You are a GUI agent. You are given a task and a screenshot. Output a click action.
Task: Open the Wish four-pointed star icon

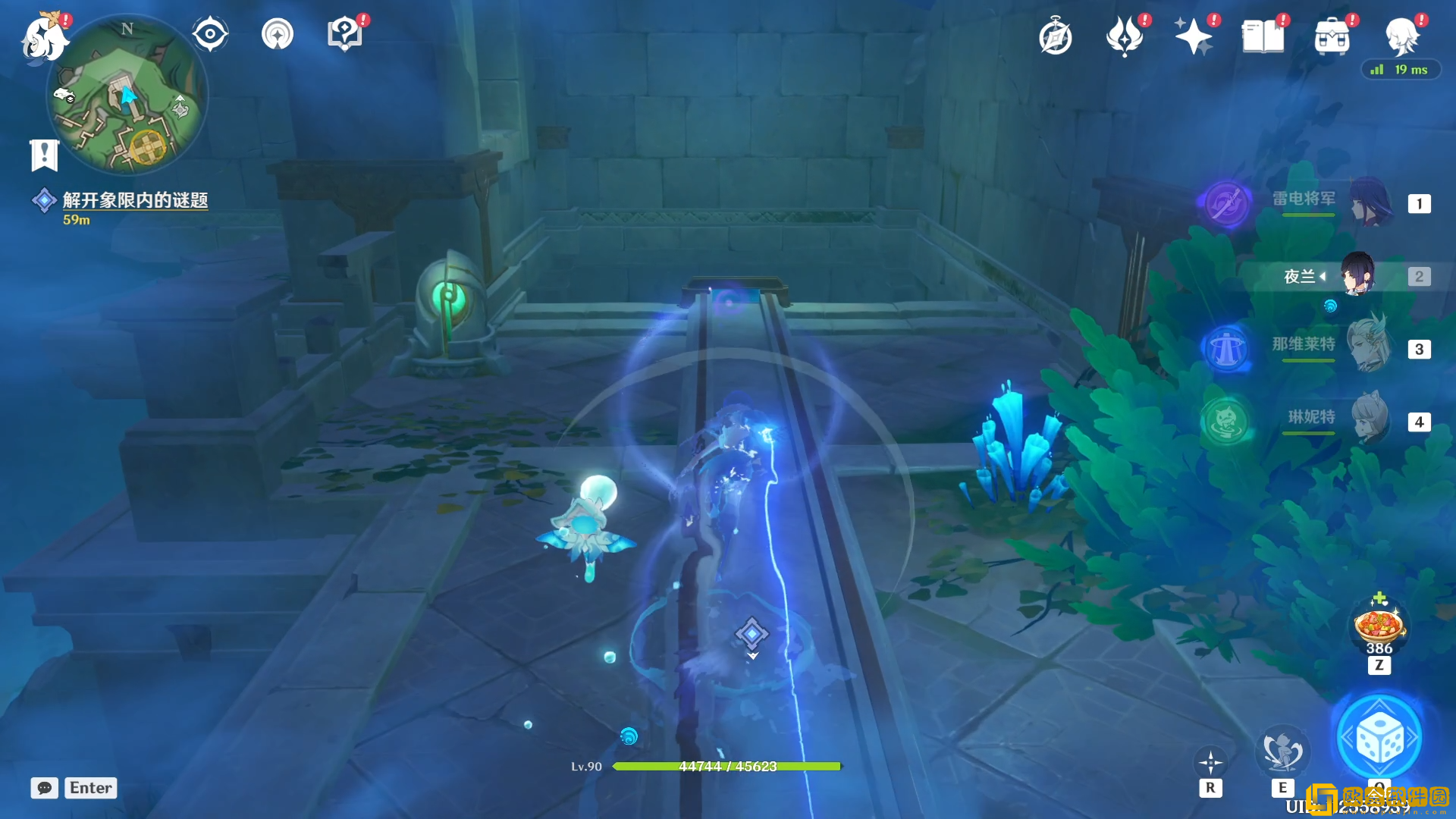click(1193, 36)
